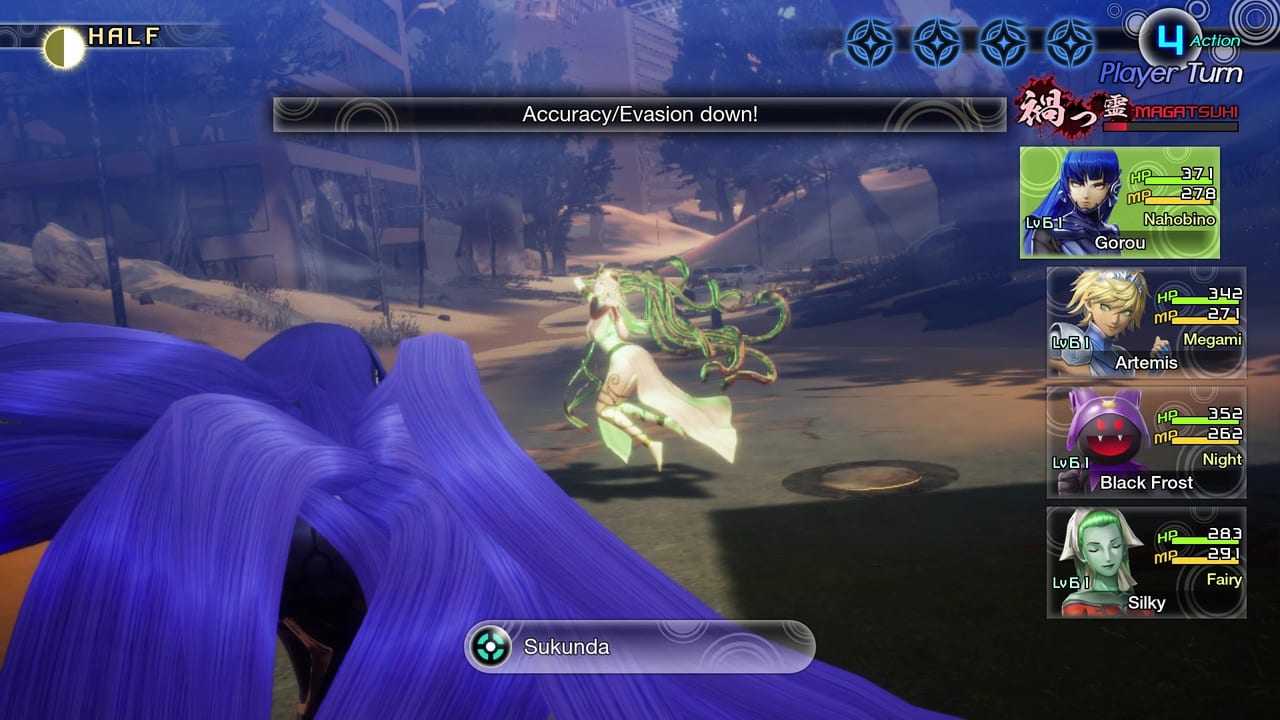Toggle Artemis as the active demon
The width and height of the screenshot is (1280, 720).
tap(1145, 322)
